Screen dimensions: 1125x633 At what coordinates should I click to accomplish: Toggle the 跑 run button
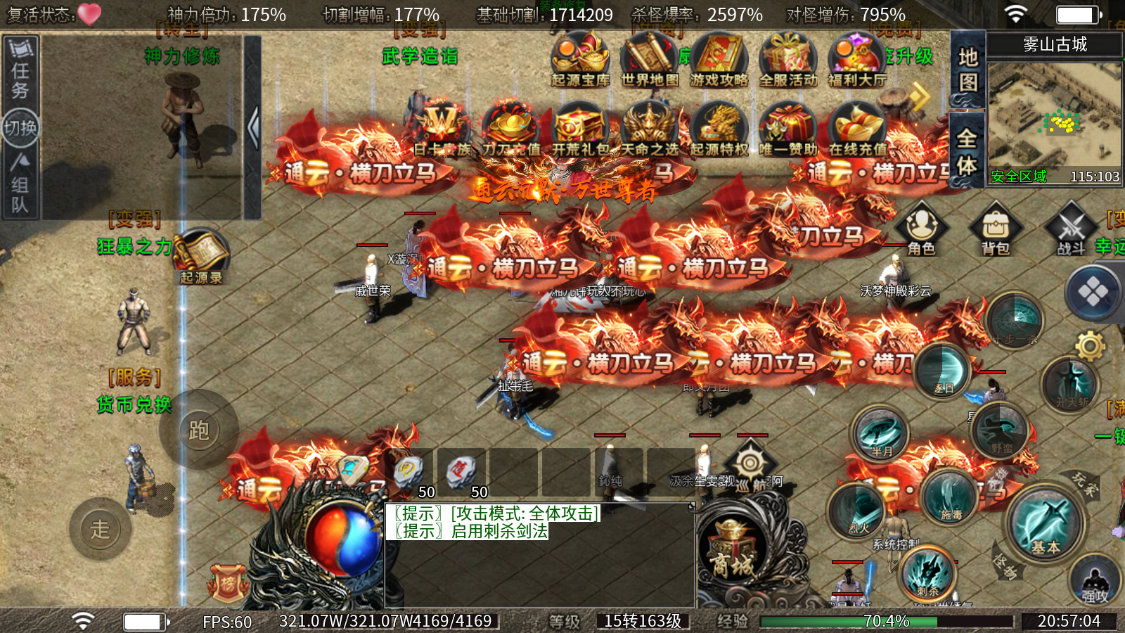pos(198,430)
